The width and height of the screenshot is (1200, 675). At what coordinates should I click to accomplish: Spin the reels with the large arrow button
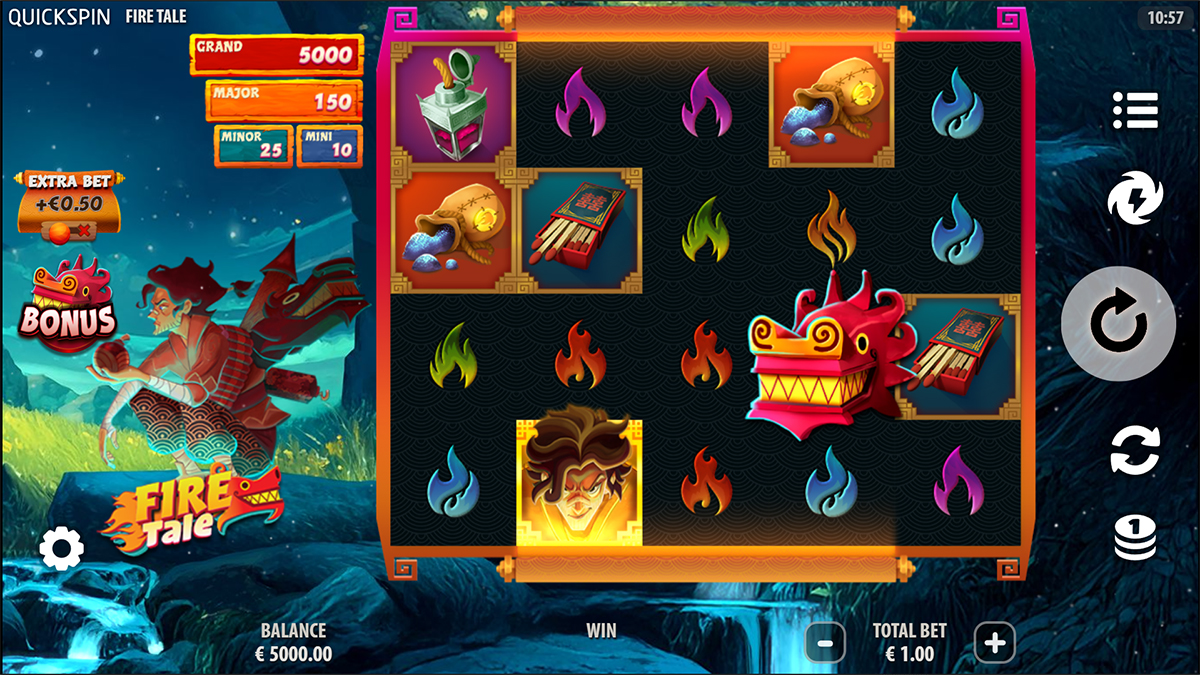coord(1118,324)
